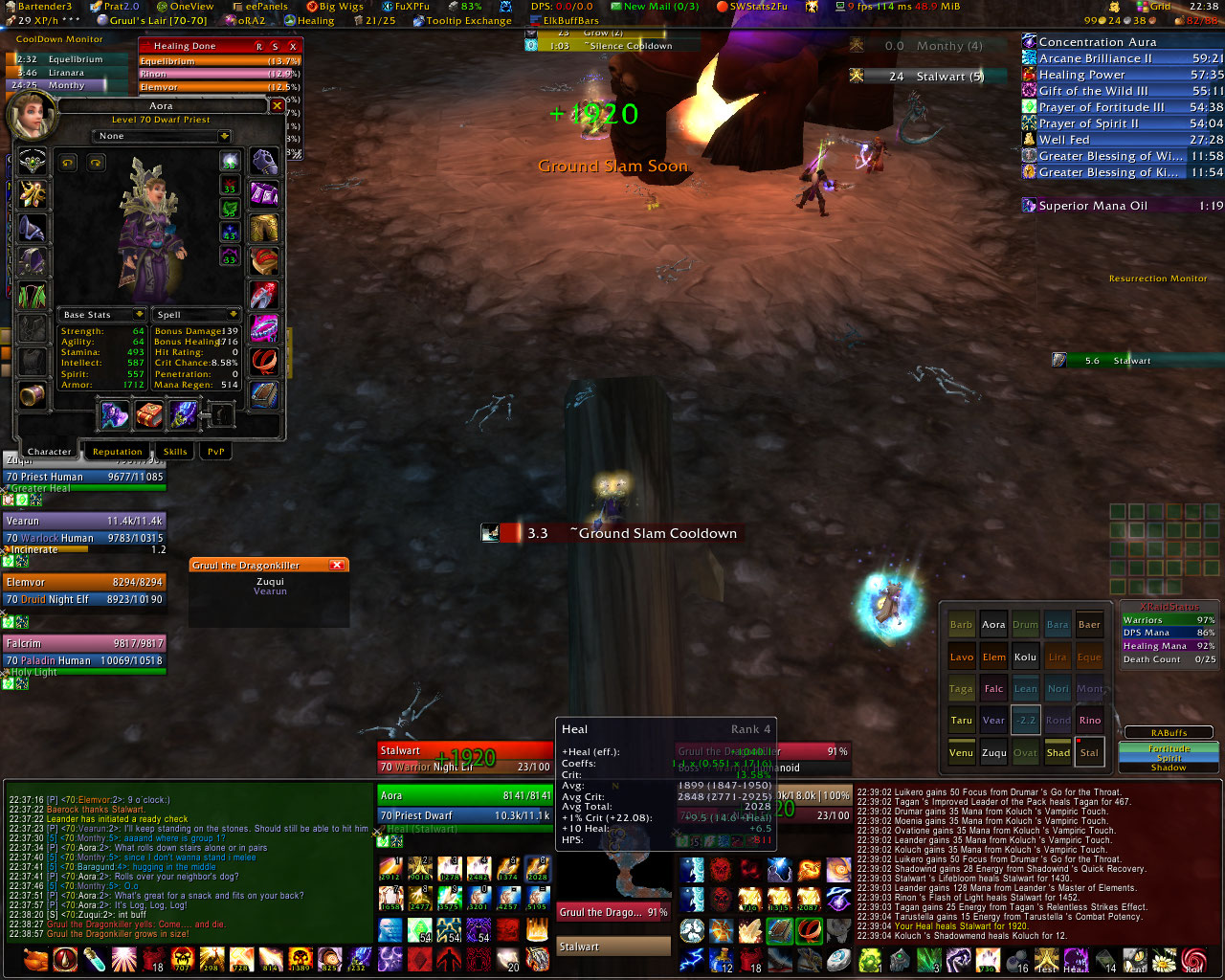Select the PvP tab
The width and height of the screenshot is (1225, 980).
pyautogui.click(x=216, y=452)
